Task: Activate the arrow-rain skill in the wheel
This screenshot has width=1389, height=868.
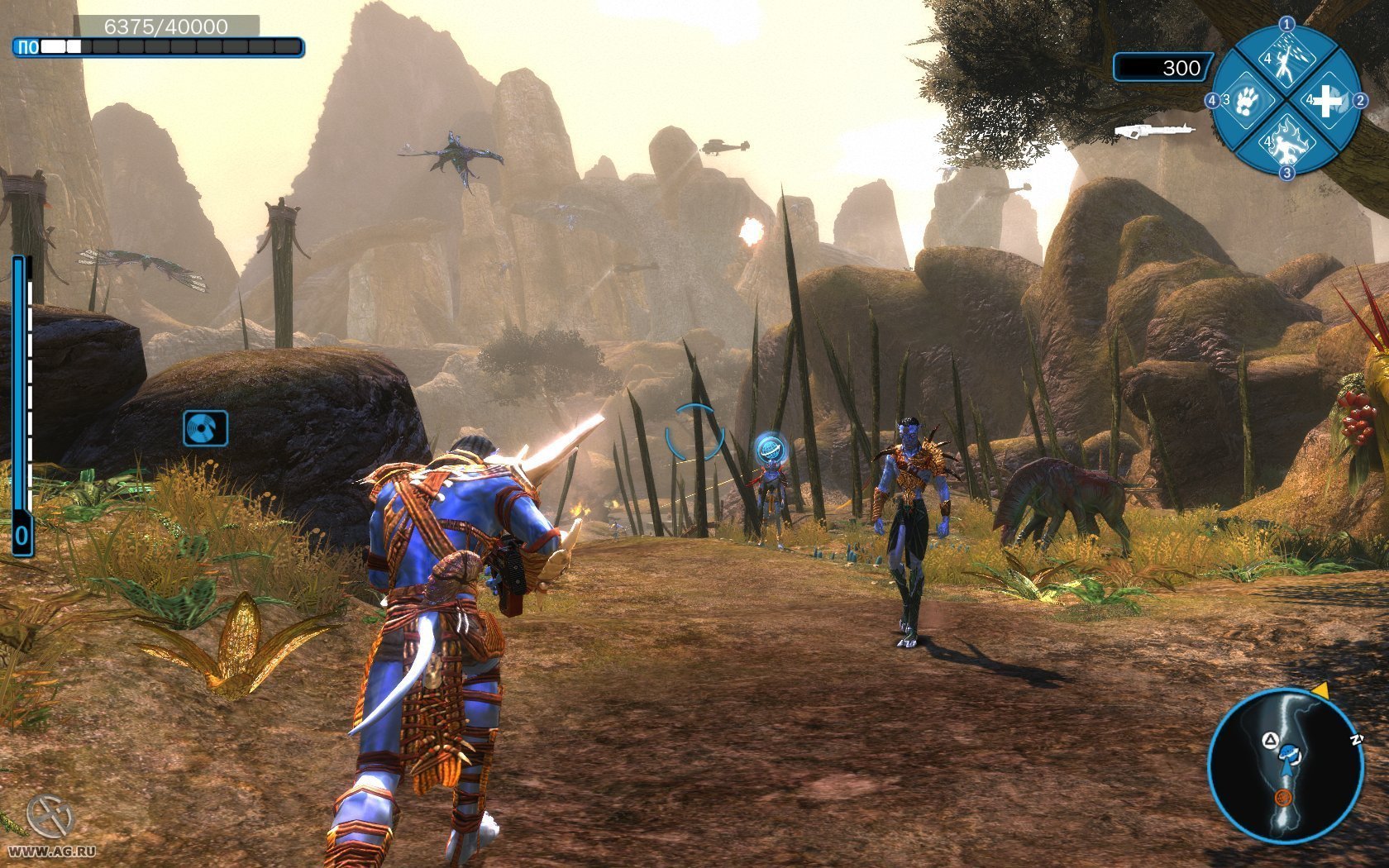Action: (1286, 61)
